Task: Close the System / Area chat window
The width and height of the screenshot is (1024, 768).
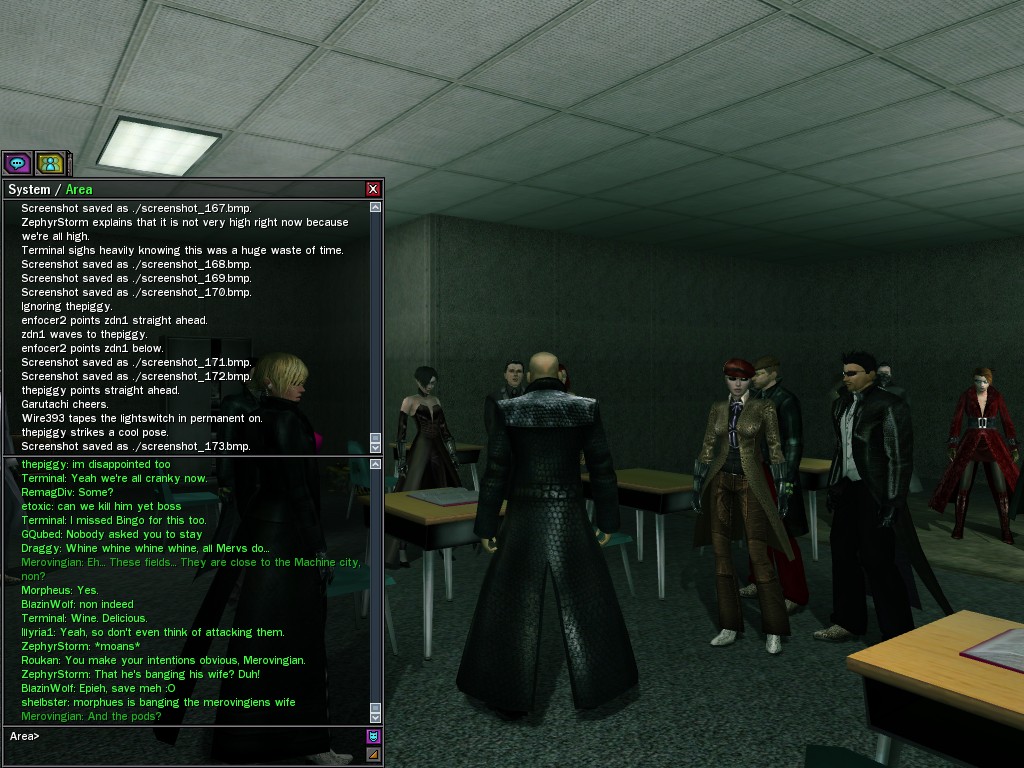Action: tap(373, 189)
